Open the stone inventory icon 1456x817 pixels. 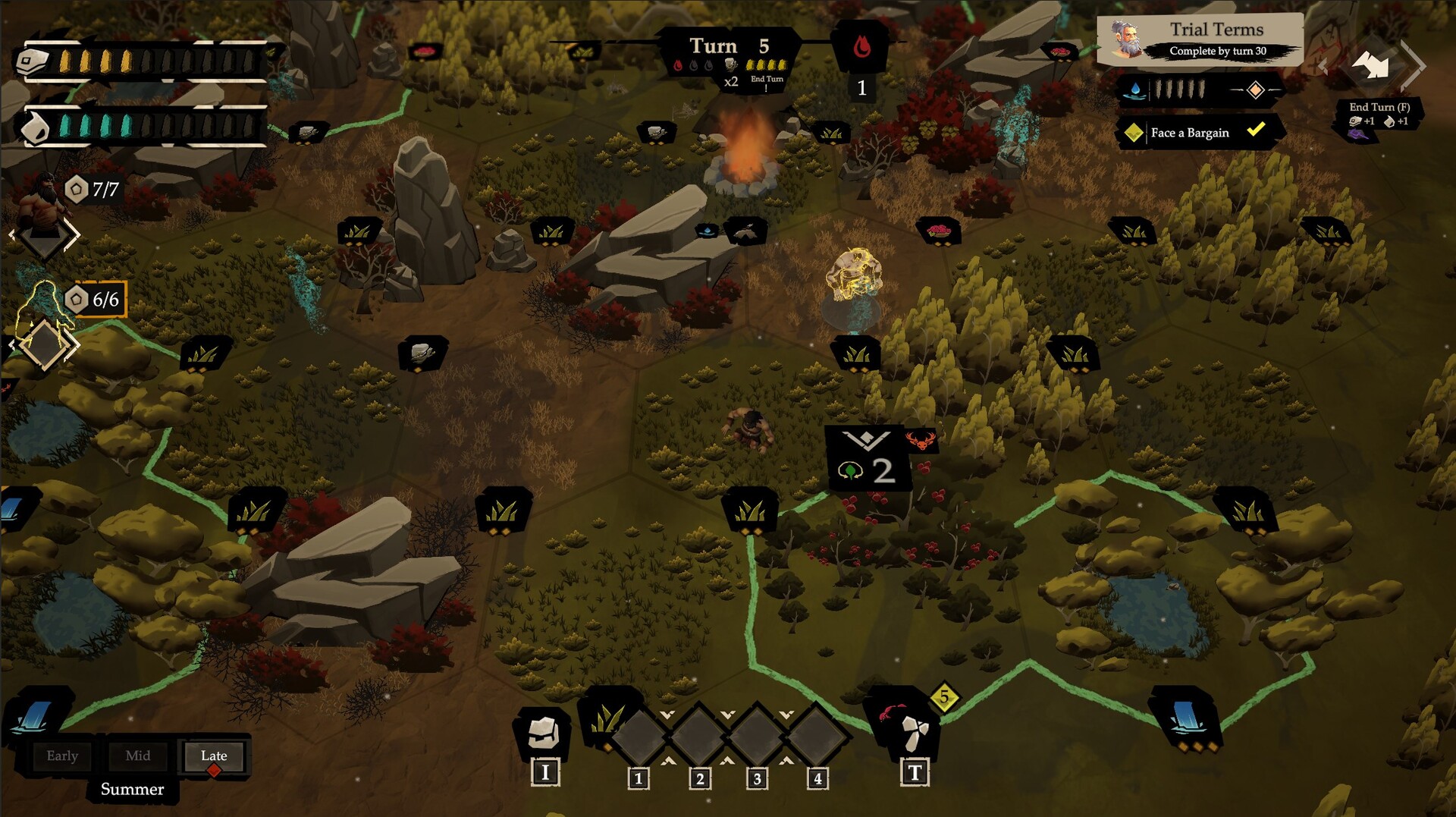544,731
